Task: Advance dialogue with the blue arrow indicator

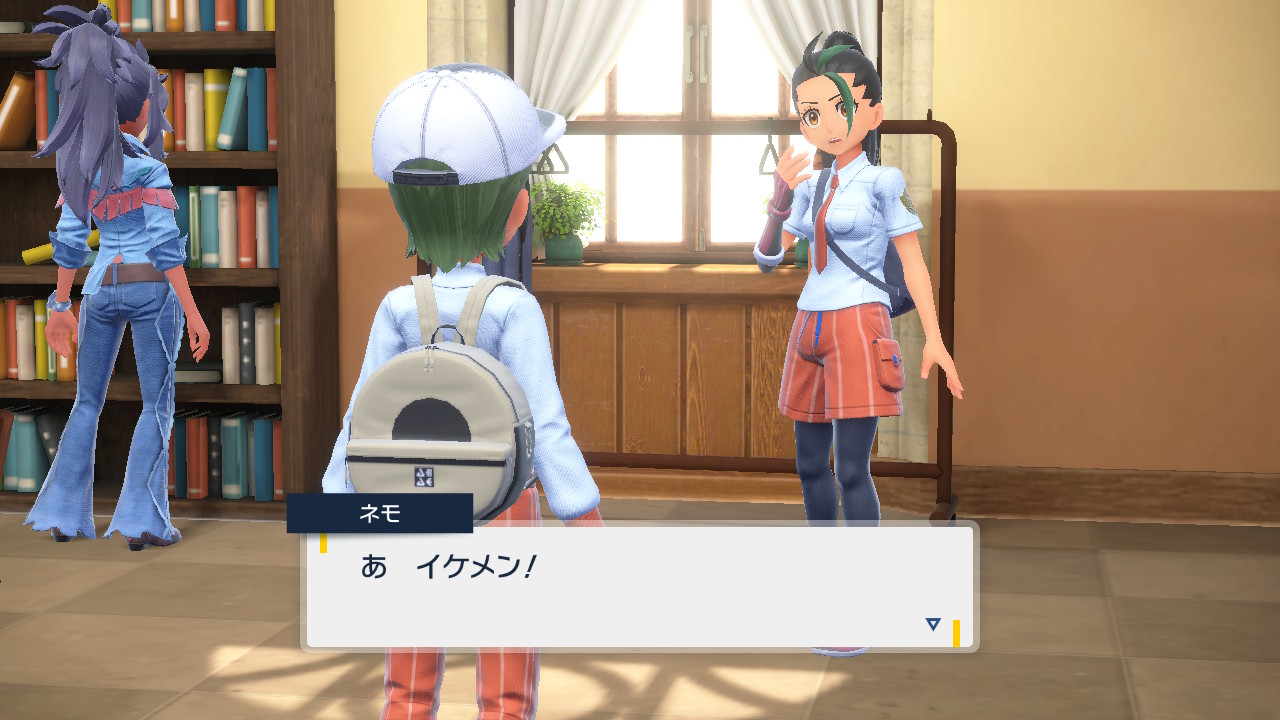Action: tap(933, 624)
